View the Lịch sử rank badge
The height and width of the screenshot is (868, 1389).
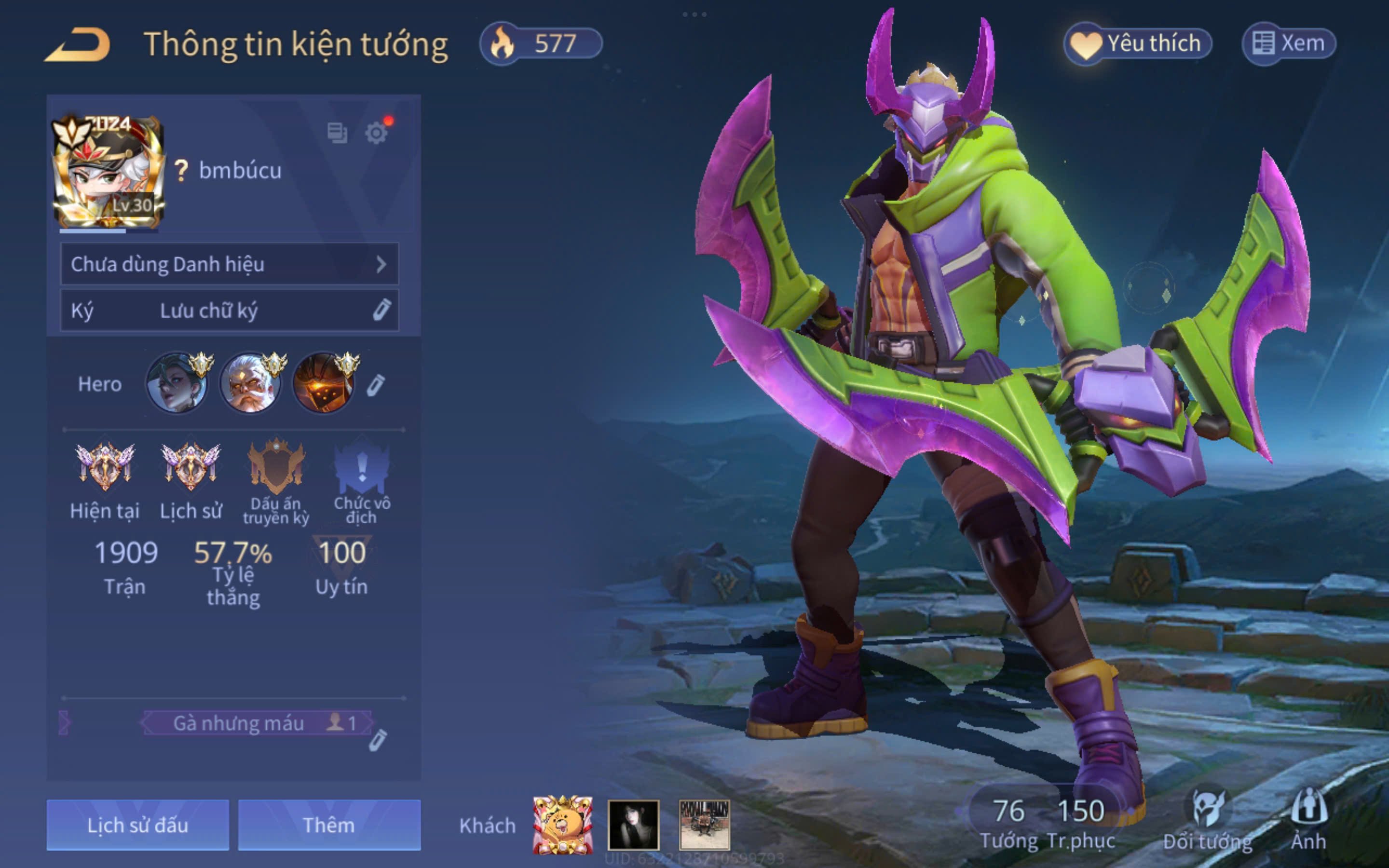pyautogui.click(x=191, y=467)
